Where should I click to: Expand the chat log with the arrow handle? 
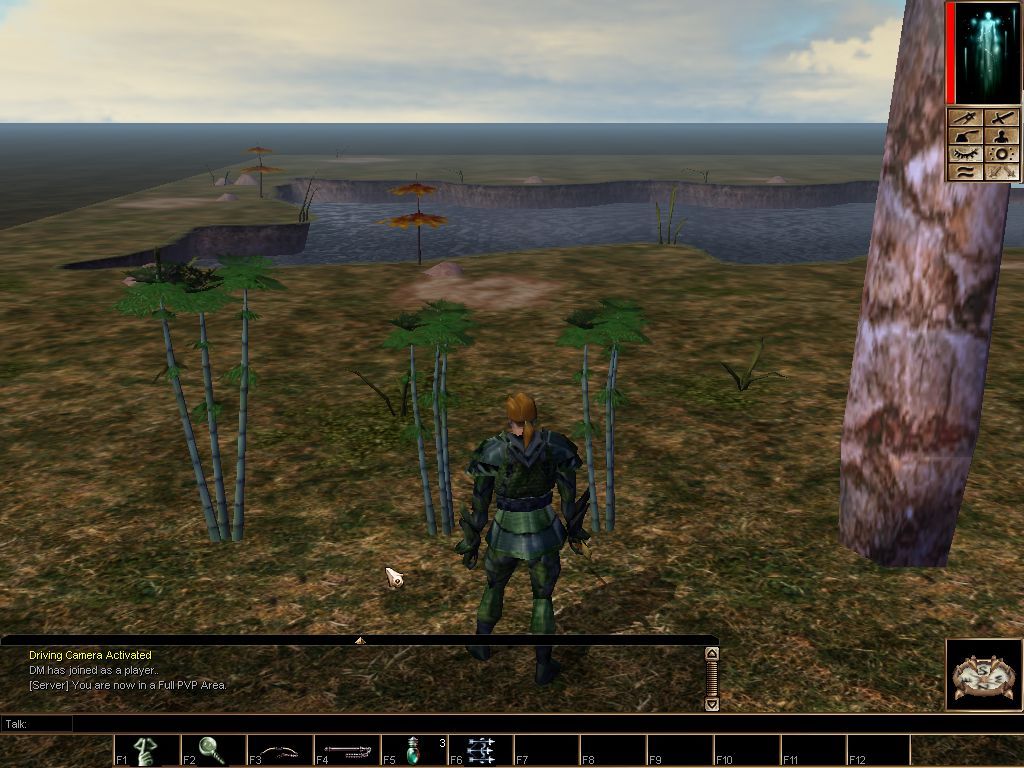tap(360, 640)
